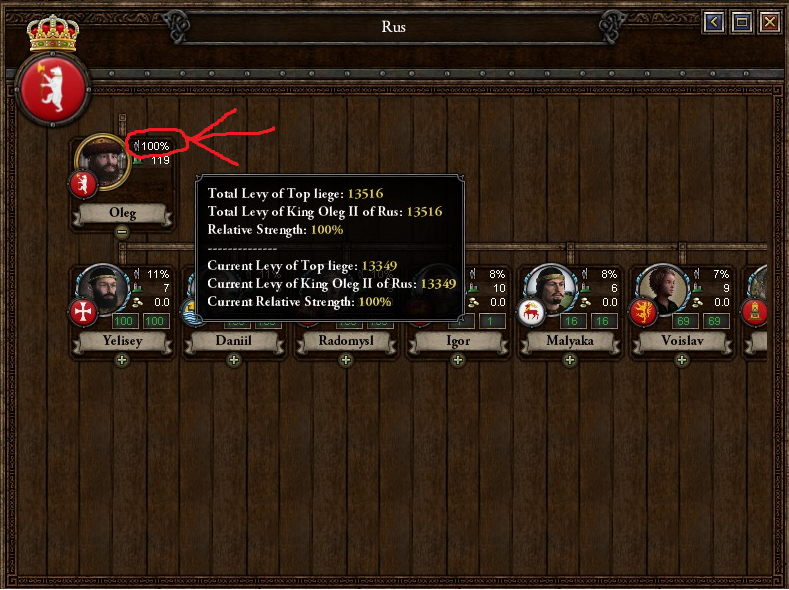Expand vassals under Daniil
Viewport: 789px width, 590px height.
click(x=234, y=360)
